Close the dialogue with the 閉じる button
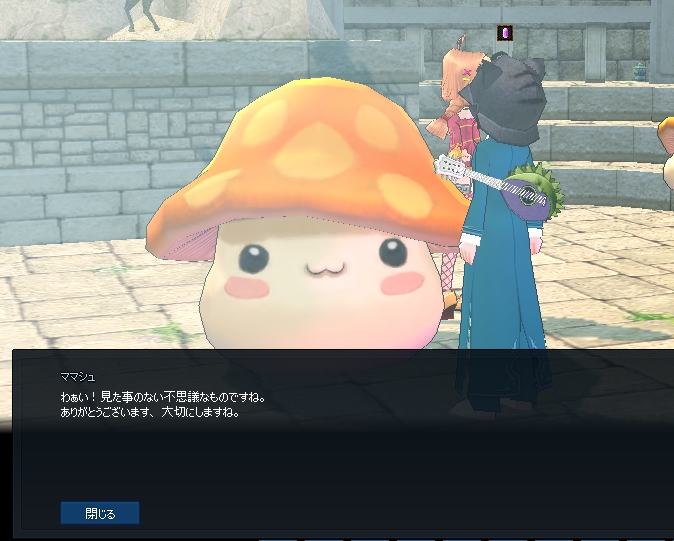Image resolution: width=674 pixels, height=541 pixels. point(100,513)
